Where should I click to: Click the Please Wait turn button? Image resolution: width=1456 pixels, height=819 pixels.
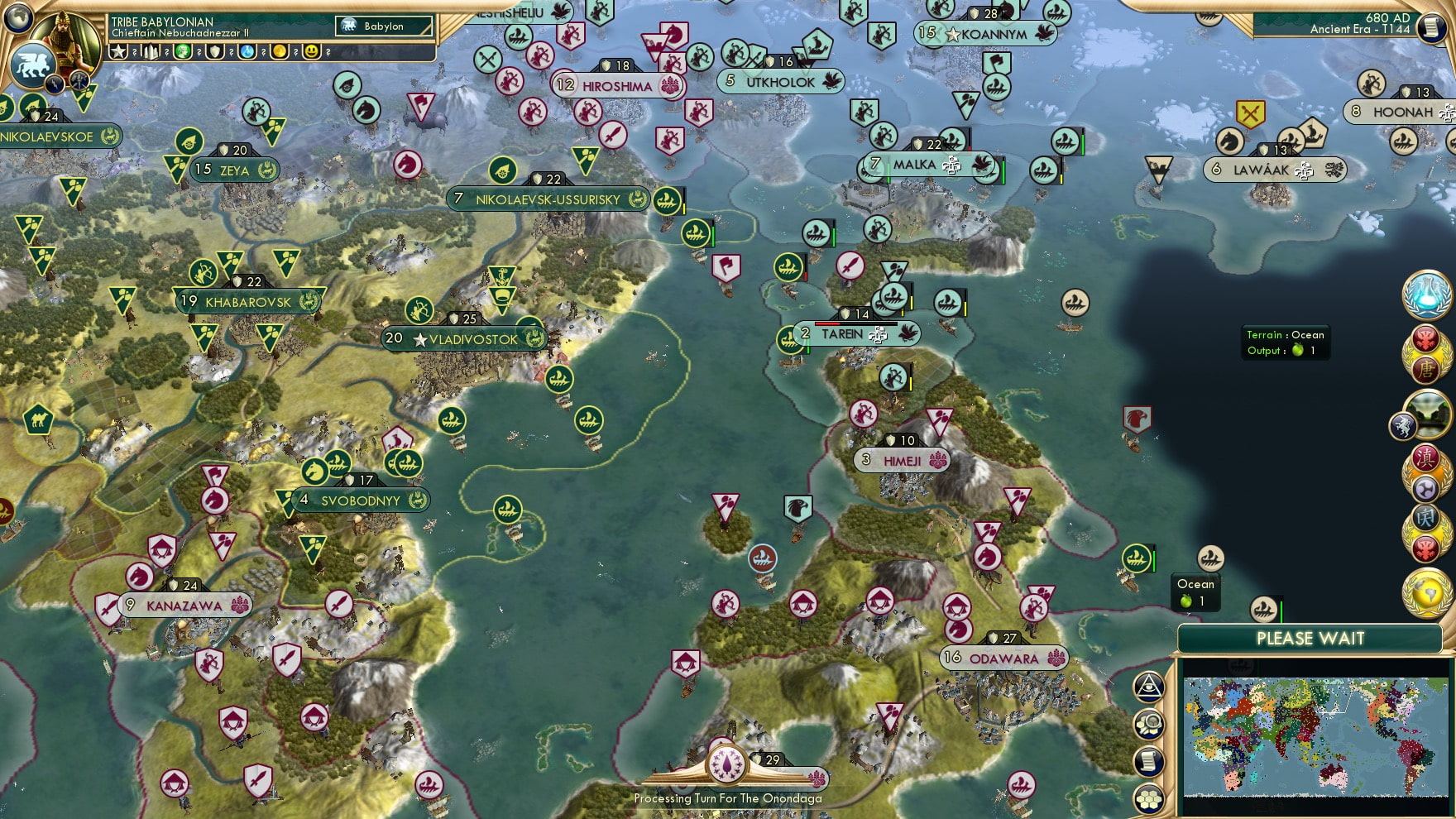(x=1310, y=639)
